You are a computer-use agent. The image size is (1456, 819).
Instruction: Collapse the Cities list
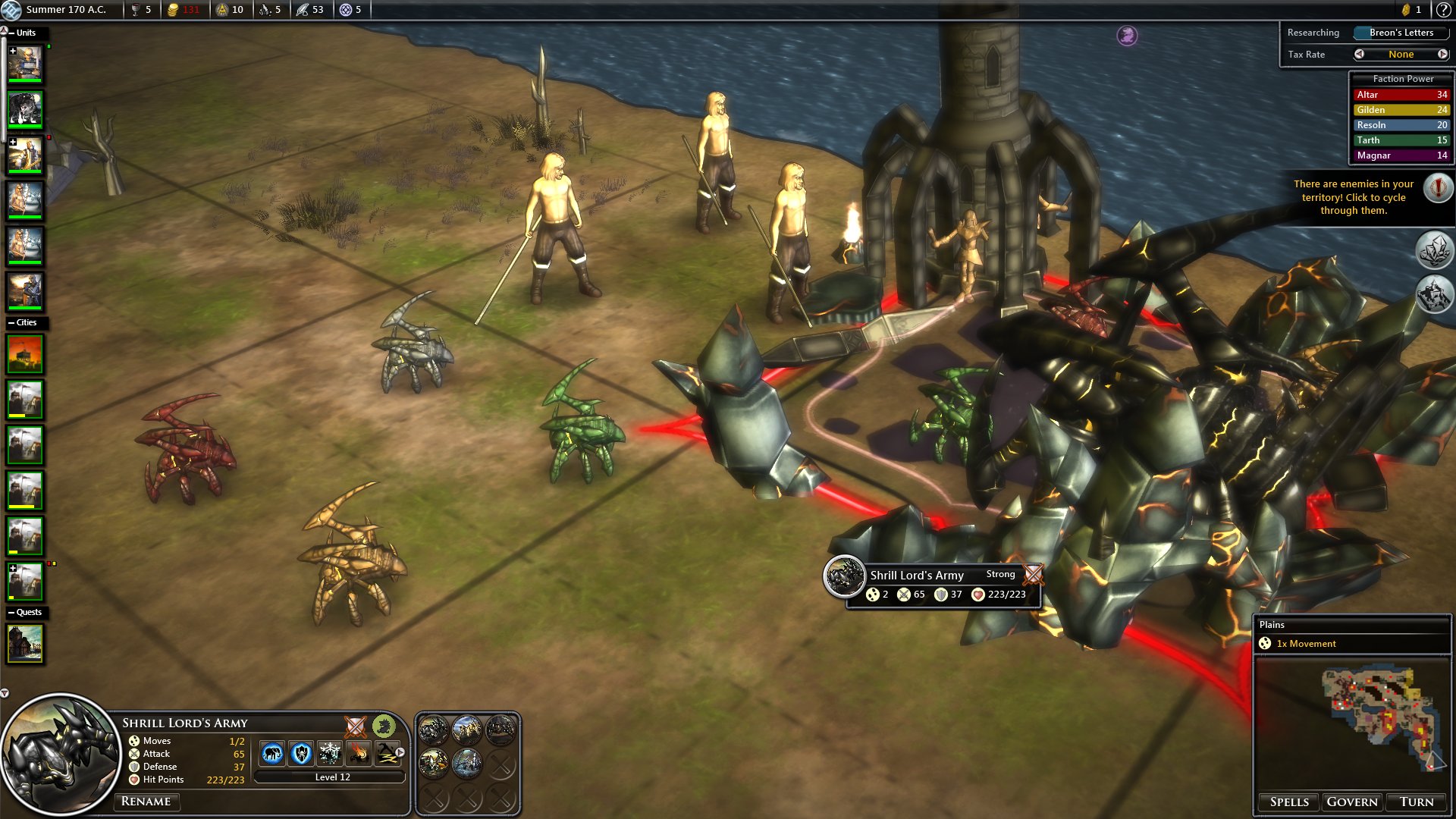(x=11, y=322)
